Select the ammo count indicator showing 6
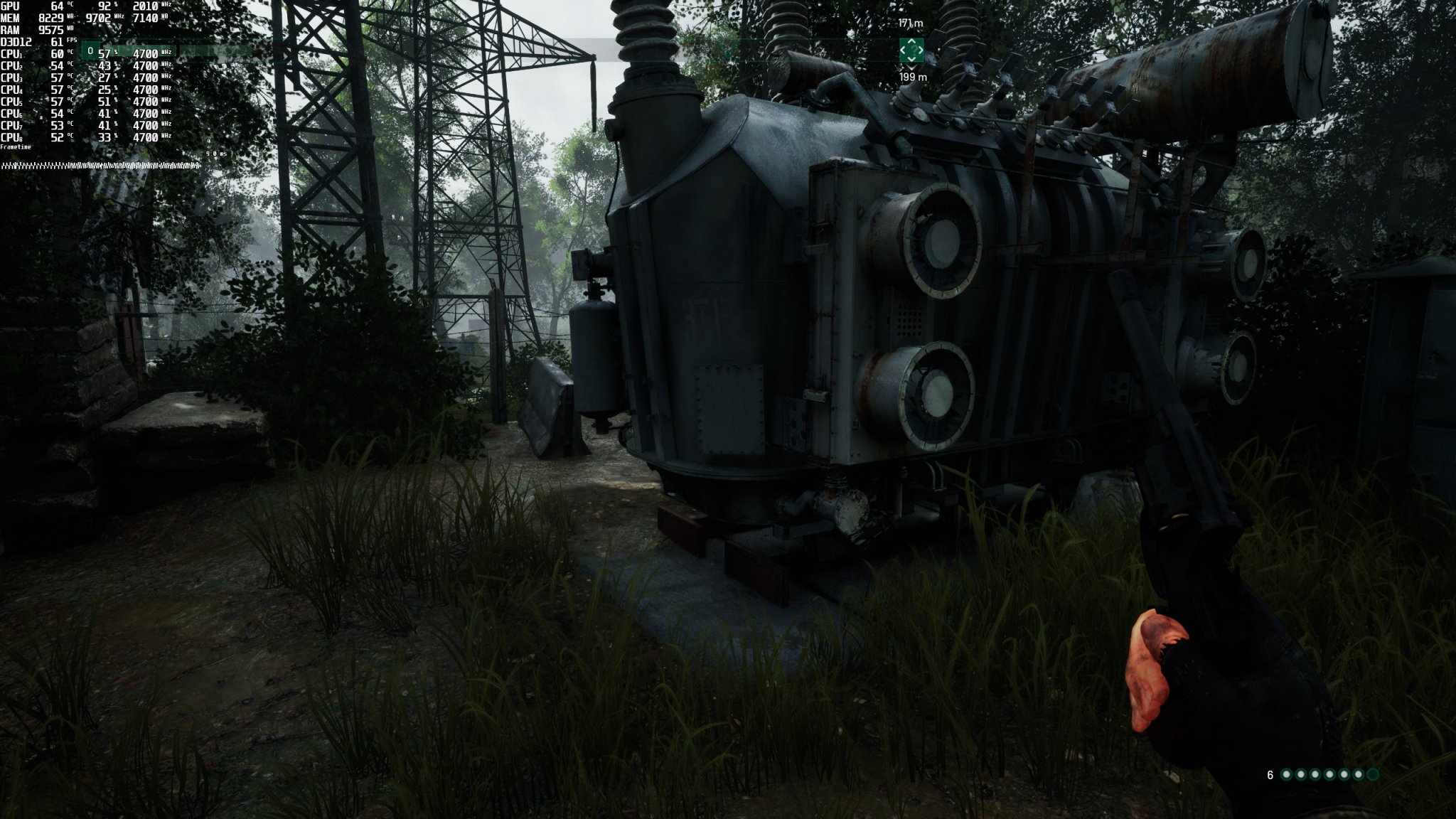The height and width of the screenshot is (819, 1456). coord(1270,774)
